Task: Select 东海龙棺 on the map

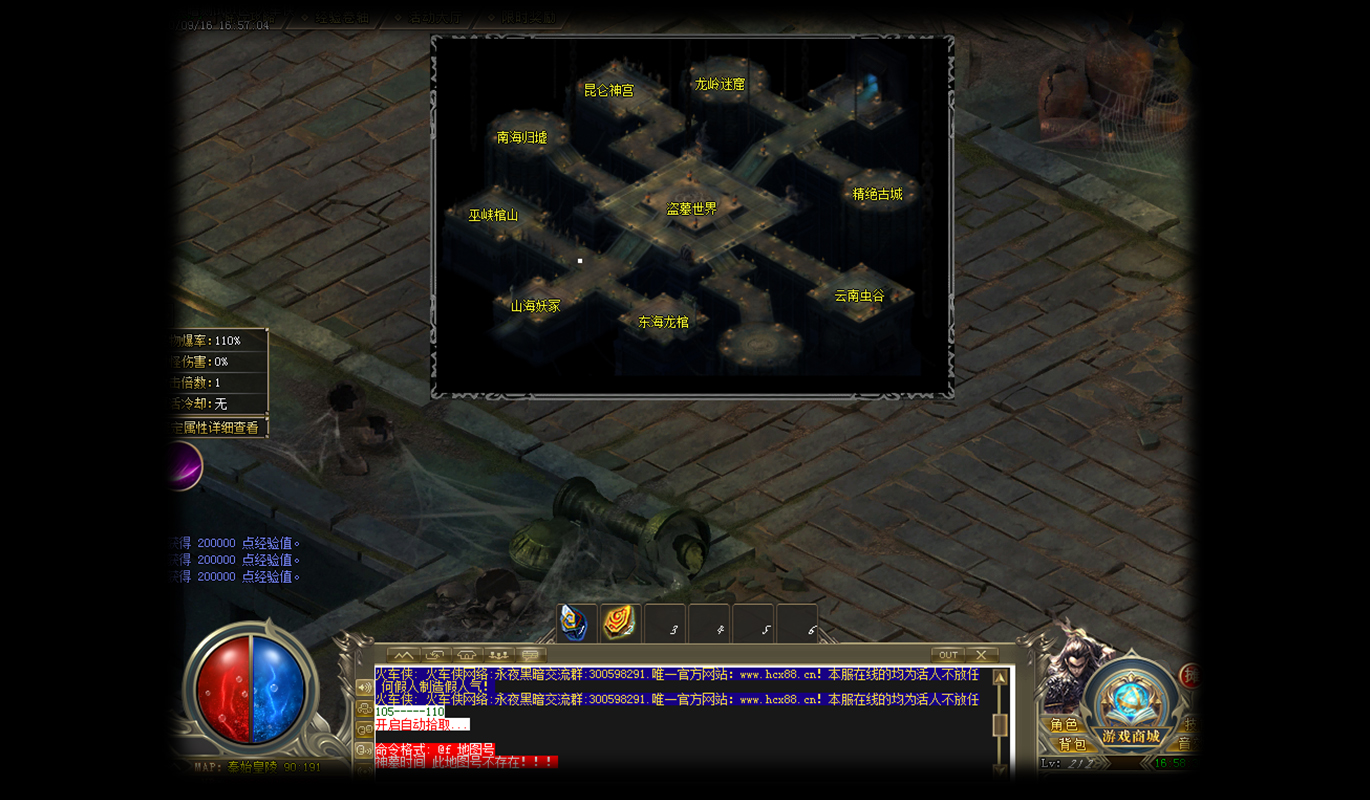Action: [664, 322]
